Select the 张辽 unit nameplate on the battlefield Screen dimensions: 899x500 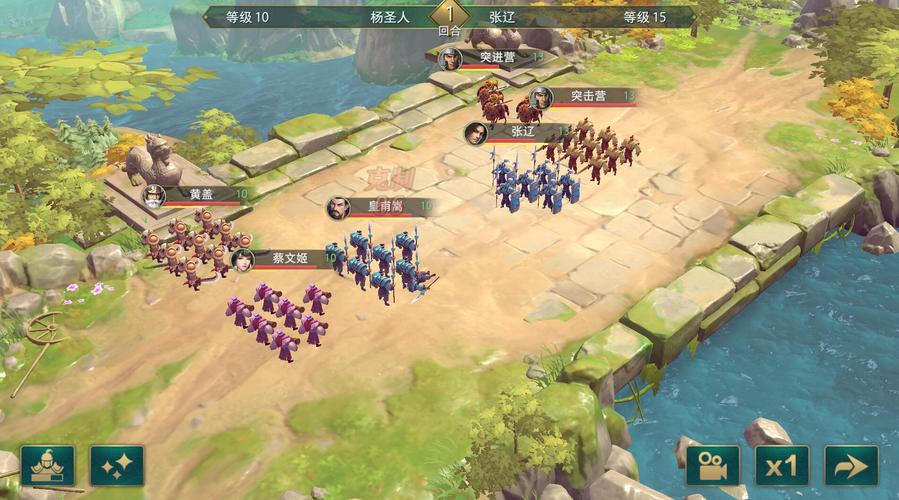[x=520, y=131]
